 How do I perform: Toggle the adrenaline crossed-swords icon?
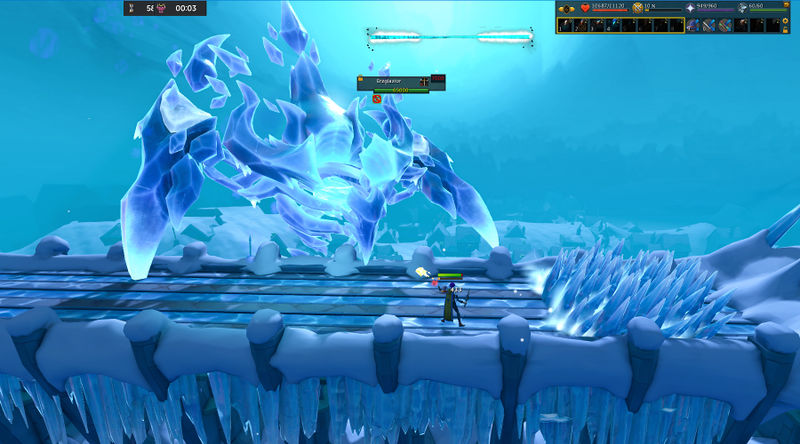(x=638, y=8)
